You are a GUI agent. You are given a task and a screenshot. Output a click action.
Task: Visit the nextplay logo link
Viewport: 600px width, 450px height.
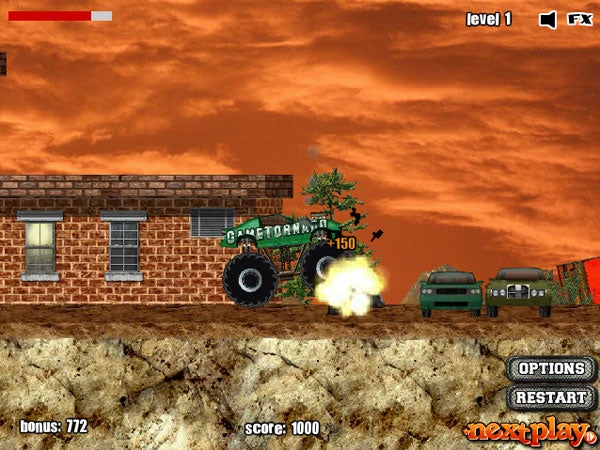(x=528, y=431)
